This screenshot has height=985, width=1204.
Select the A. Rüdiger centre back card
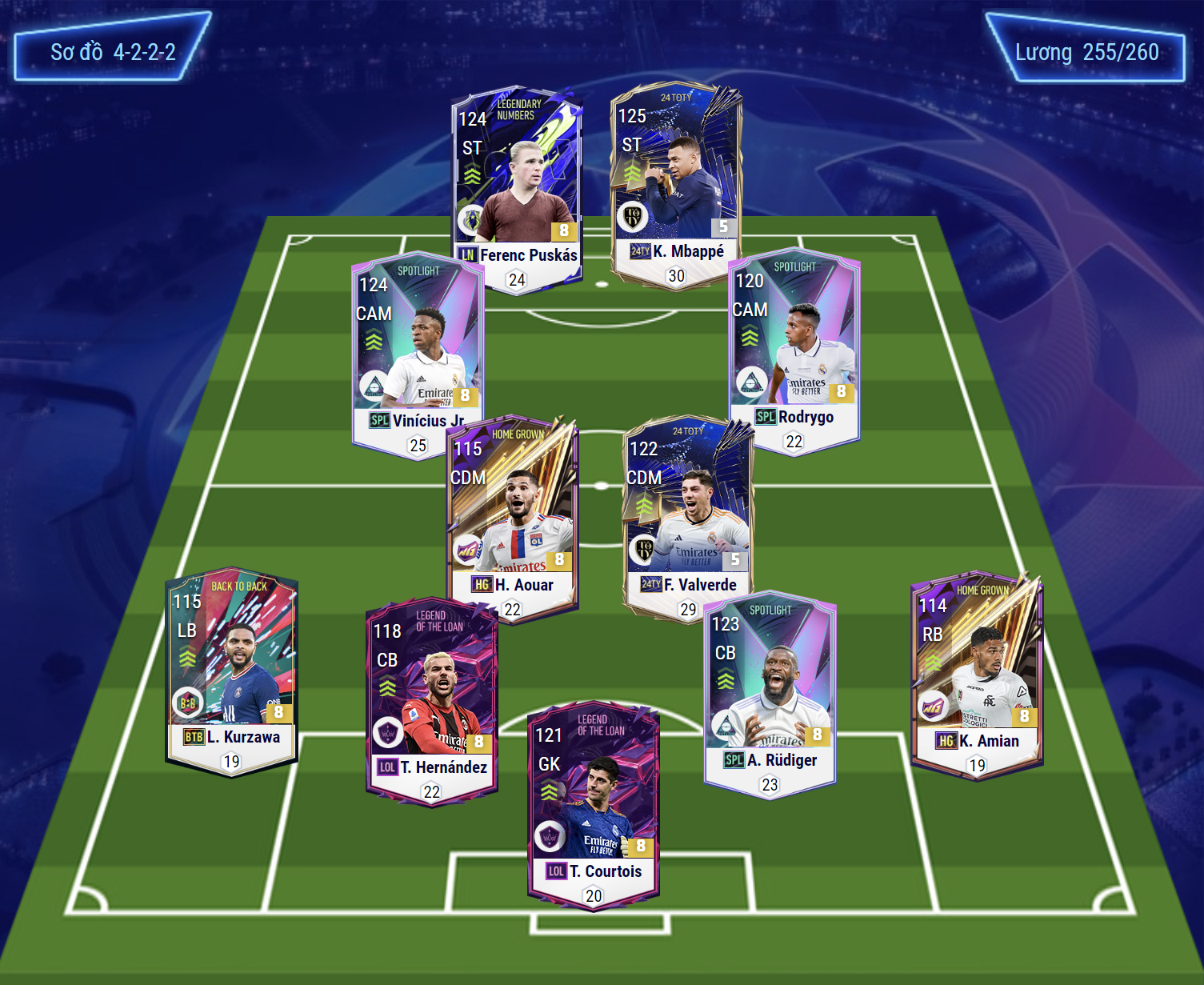[770, 692]
